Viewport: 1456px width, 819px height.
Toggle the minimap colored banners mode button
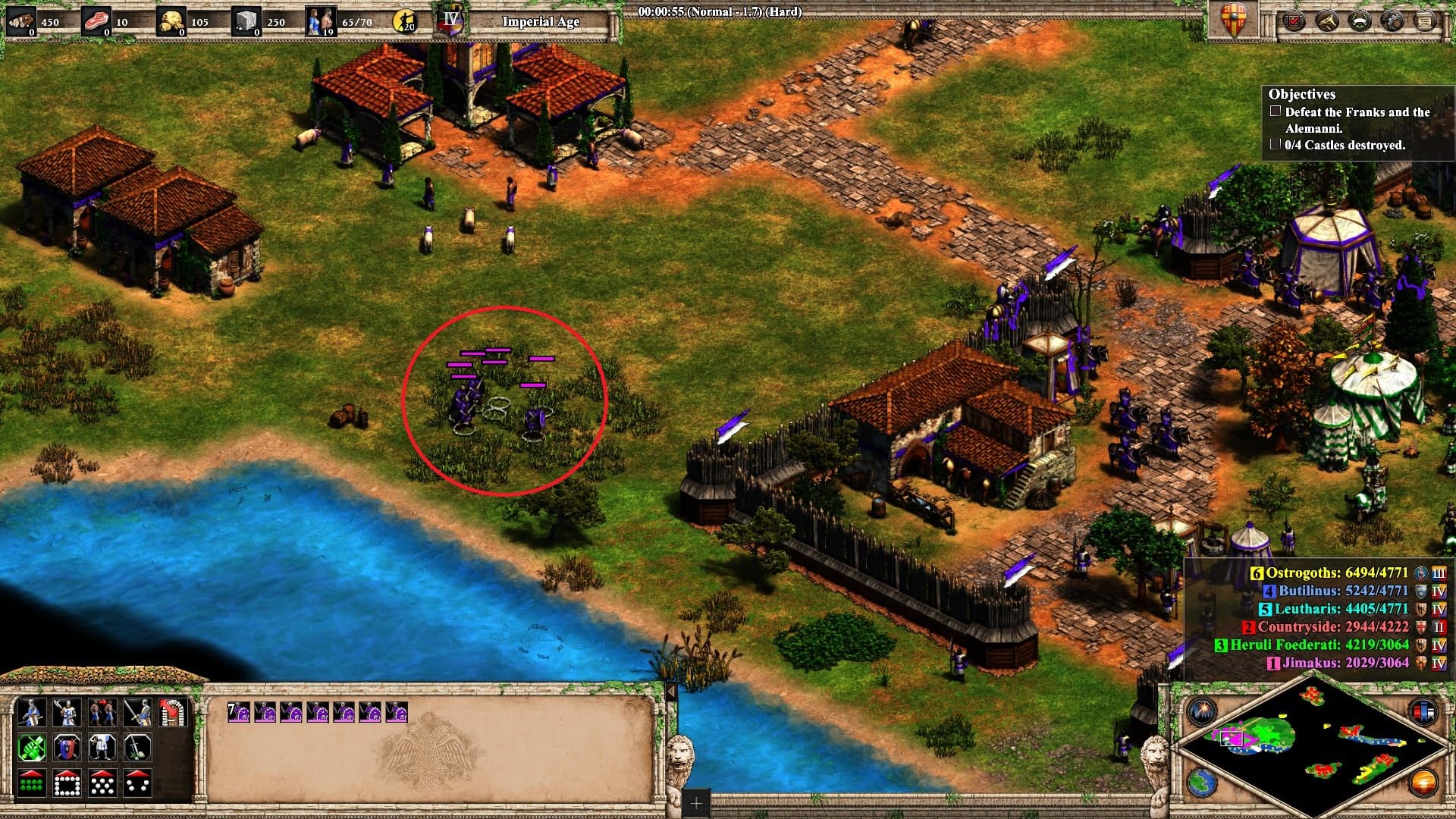click(x=1423, y=711)
